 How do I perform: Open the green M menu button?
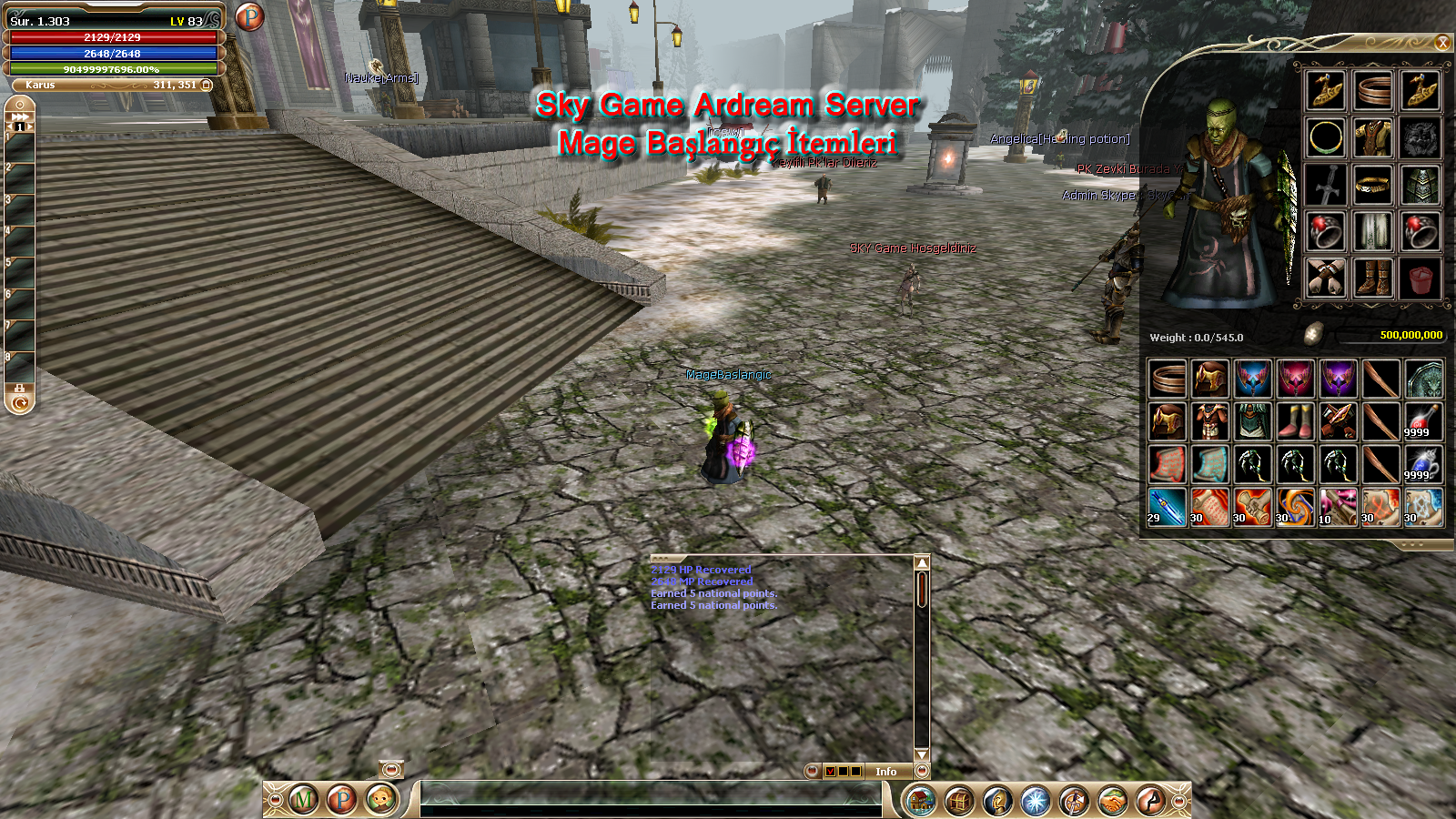coord(304,800)
